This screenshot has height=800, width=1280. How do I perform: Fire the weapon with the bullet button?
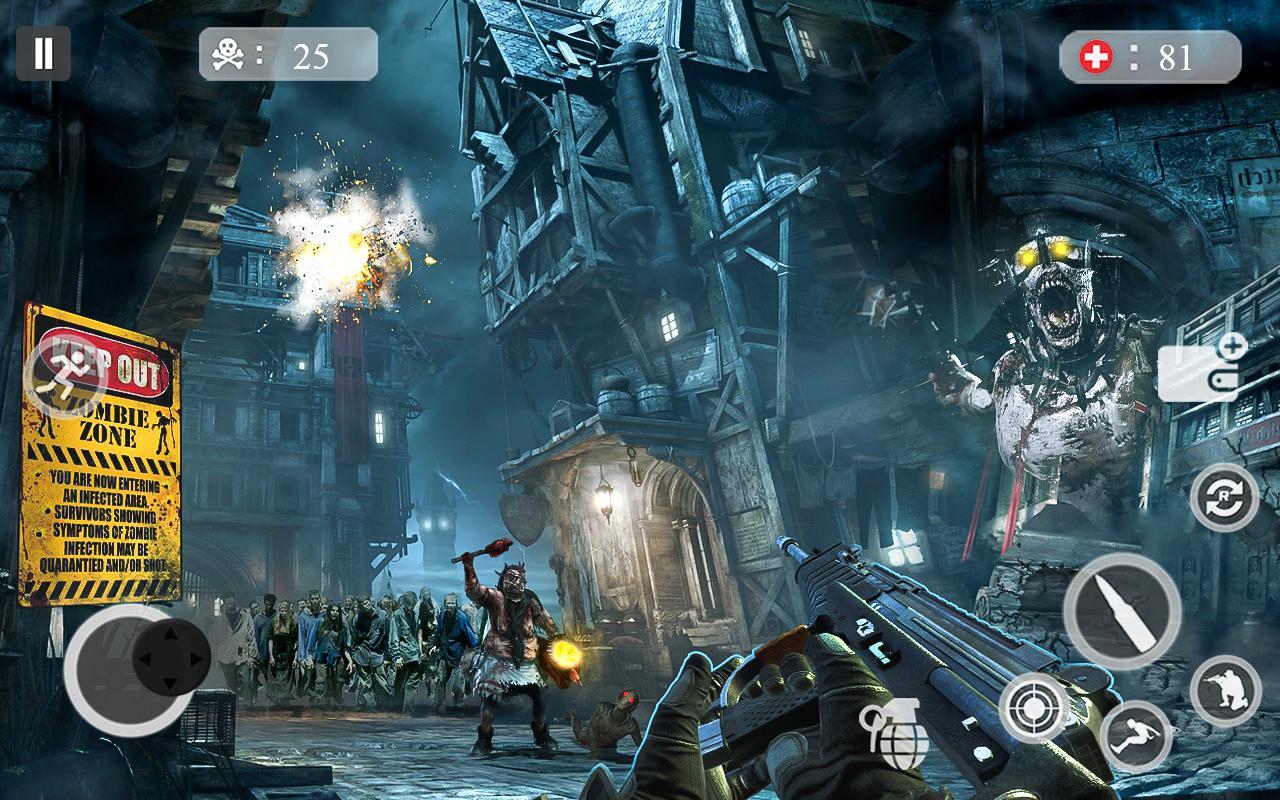[1121, 611]
